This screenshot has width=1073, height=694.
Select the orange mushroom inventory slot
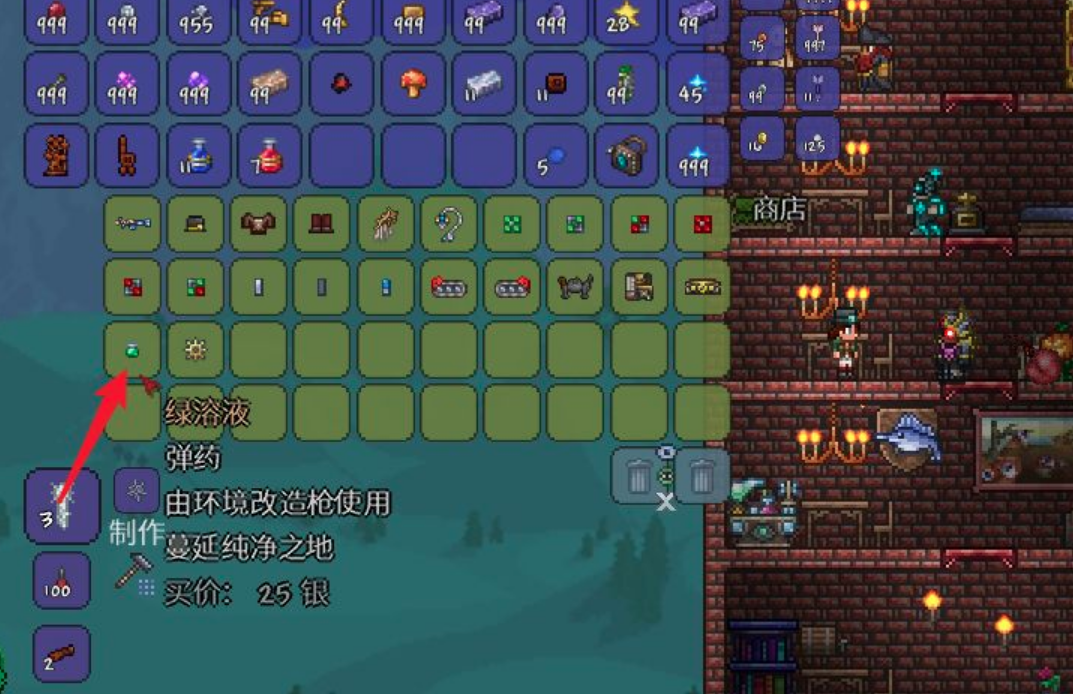[x=413, y=83]
